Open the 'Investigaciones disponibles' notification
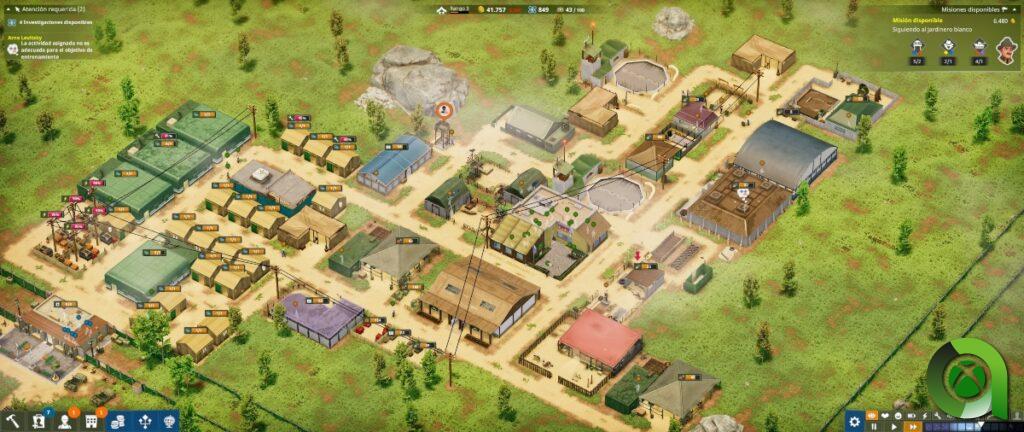This screenshot has width=1024, height=432. (x=55, y=22)
